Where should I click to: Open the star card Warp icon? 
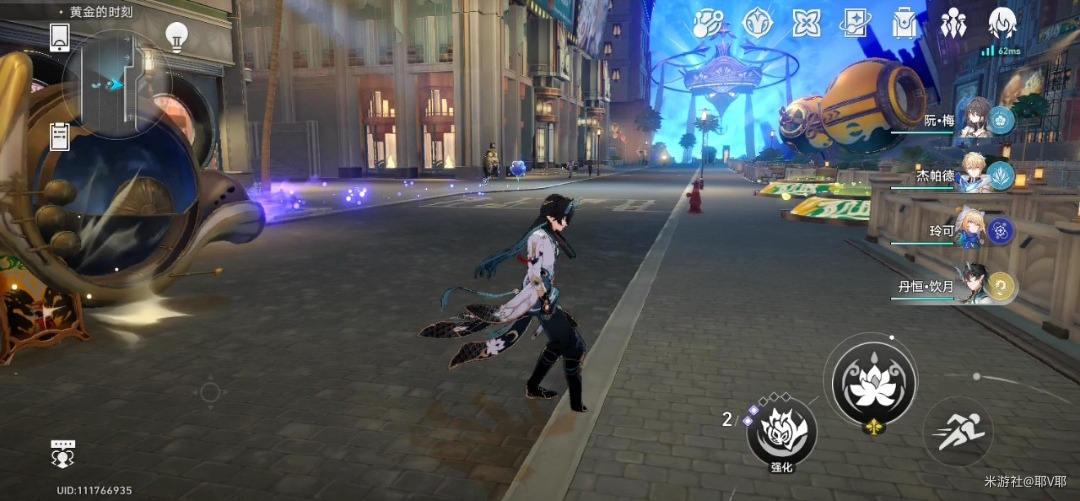coord(855,21)
